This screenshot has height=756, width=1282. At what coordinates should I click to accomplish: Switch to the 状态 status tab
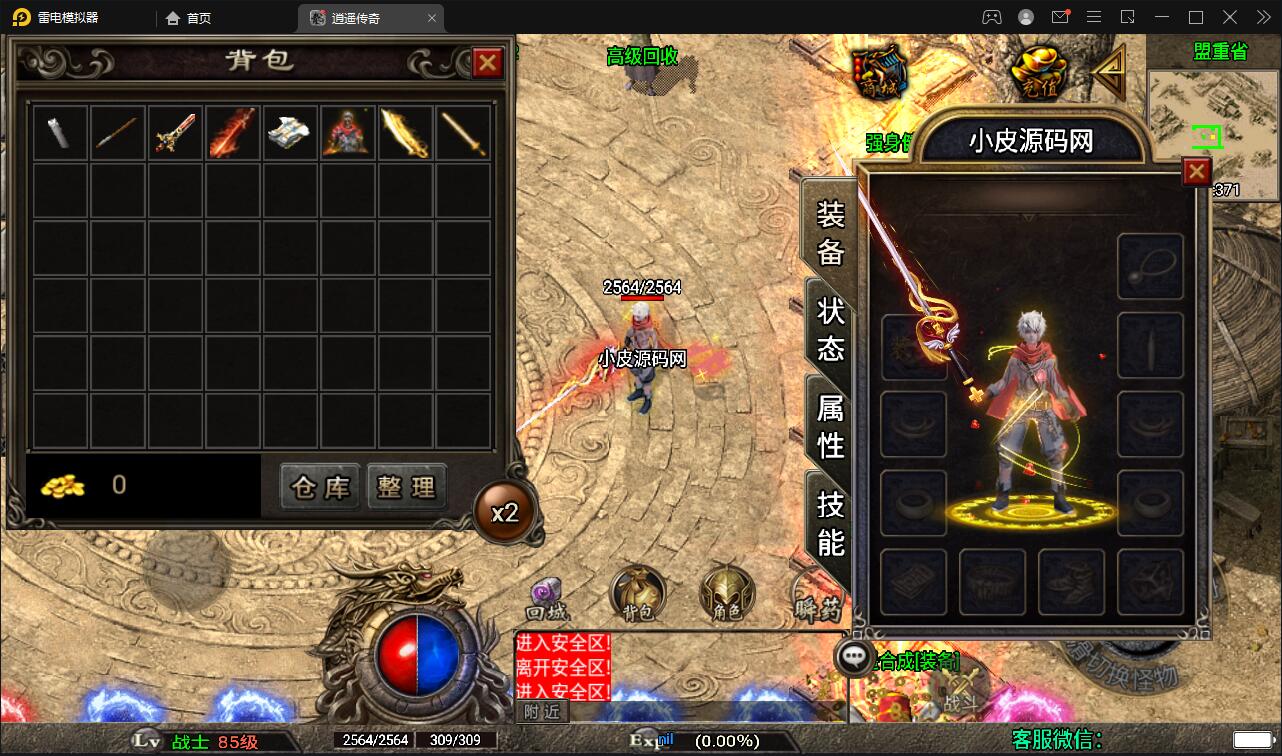(831, 329)
